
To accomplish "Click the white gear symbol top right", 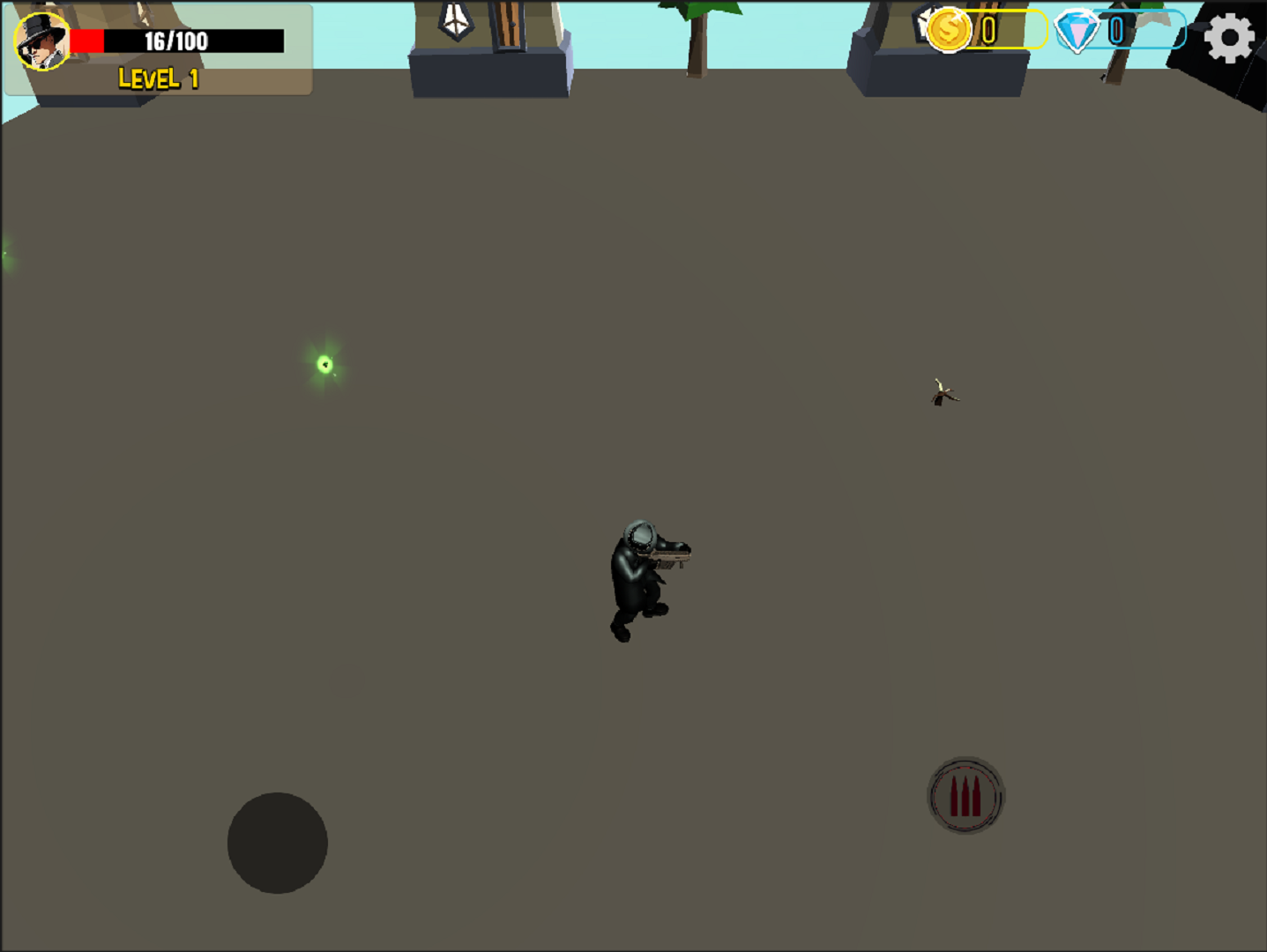I will [1229, 37].
